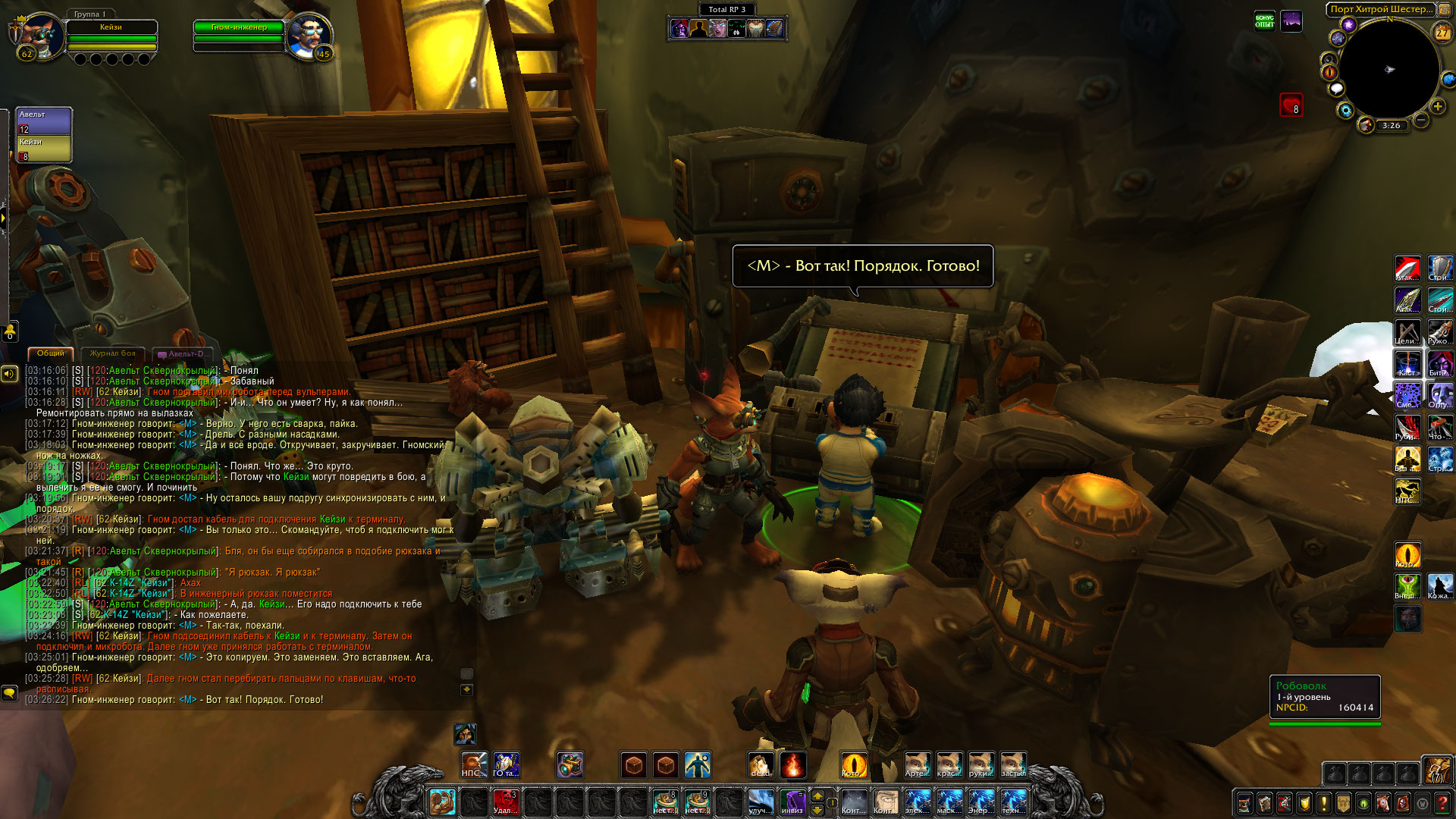This screenshot has height=819, width=1456.
Task: Open the mounts collection horse icon
Action: [1383, 802]
